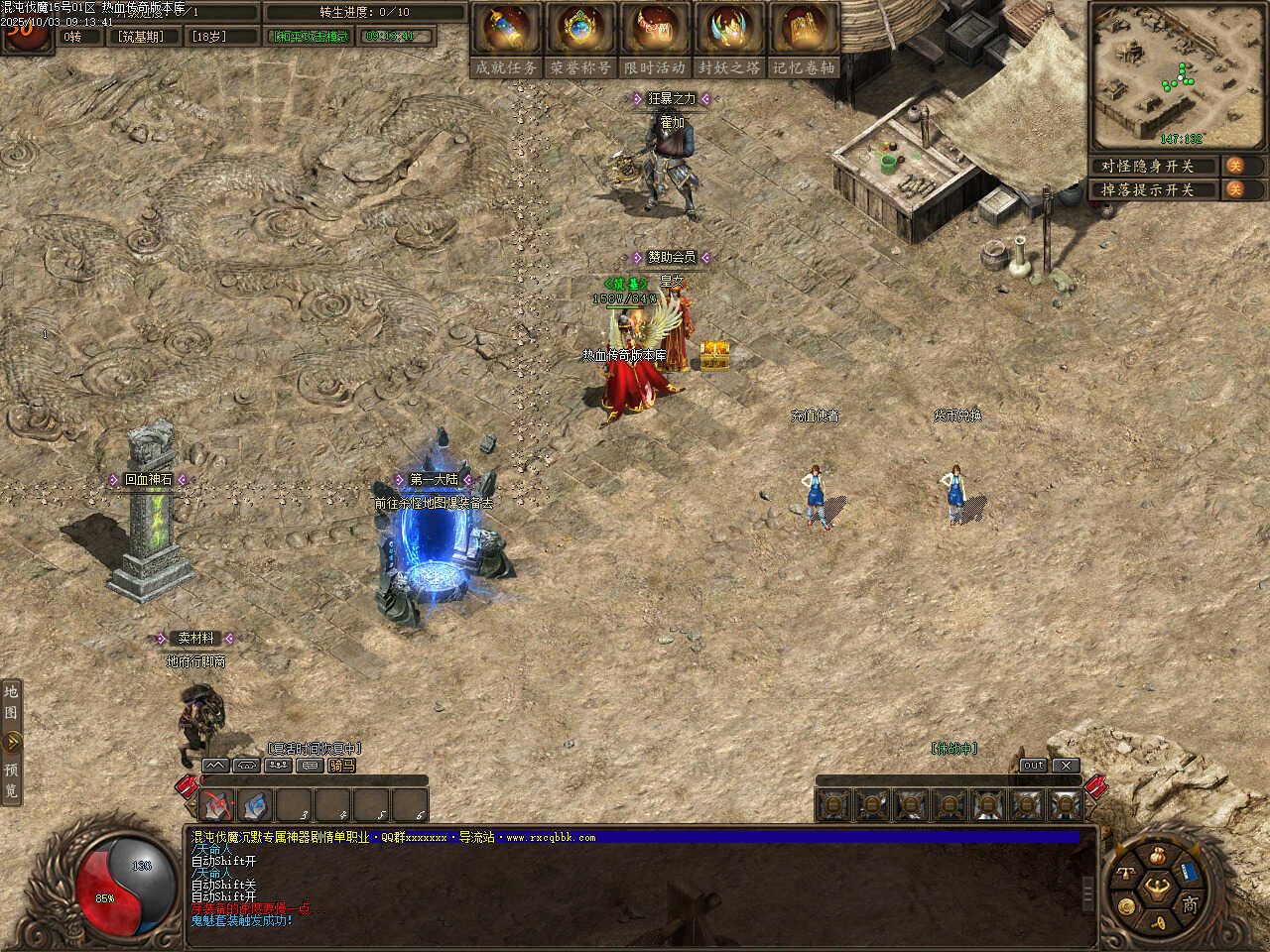Viewport: 1270px width, 952px height.
Task: Click the blue book icon in wheel
Action: point(1189,874)
